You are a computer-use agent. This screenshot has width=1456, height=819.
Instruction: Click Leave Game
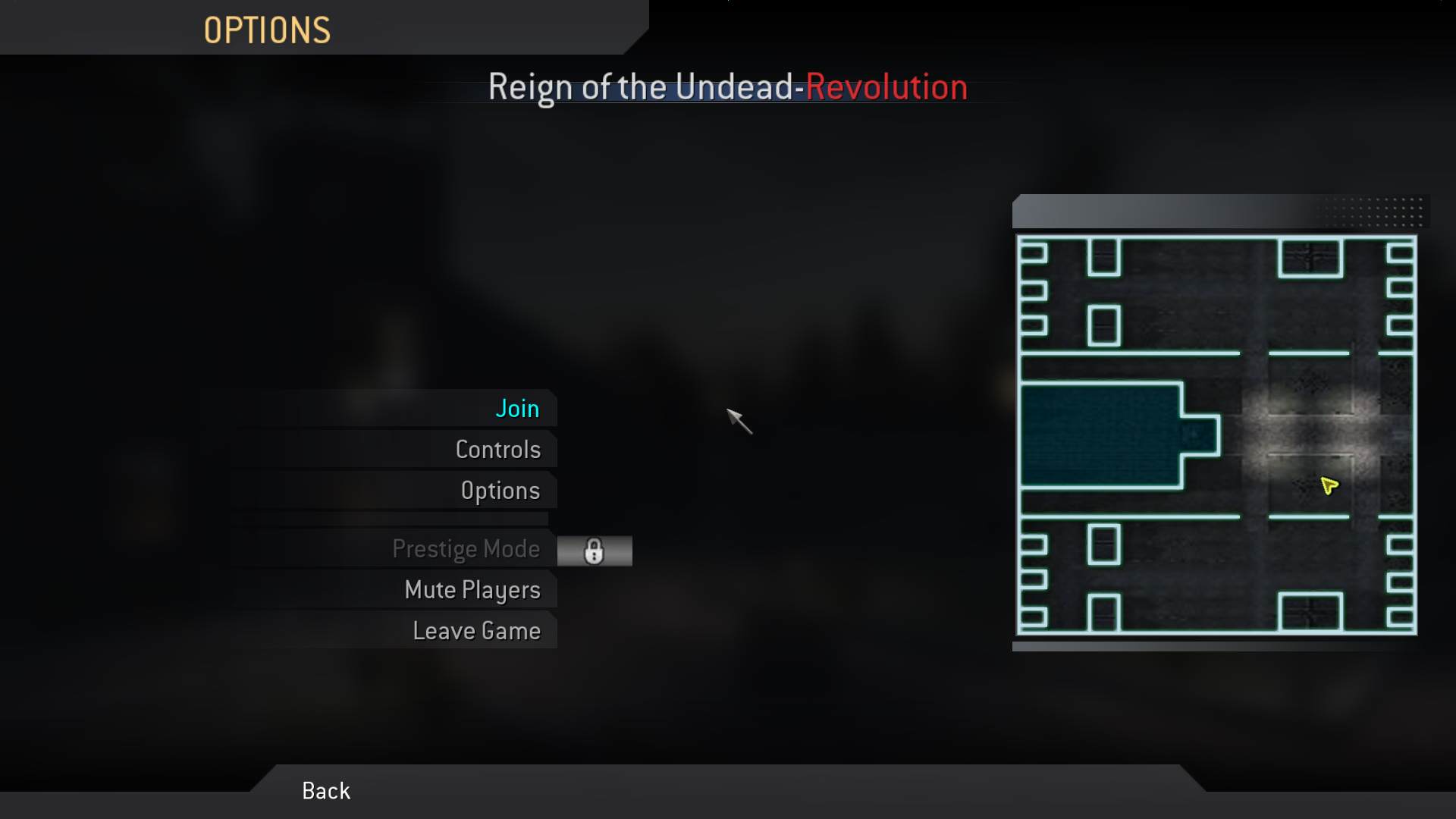(476, 630)
